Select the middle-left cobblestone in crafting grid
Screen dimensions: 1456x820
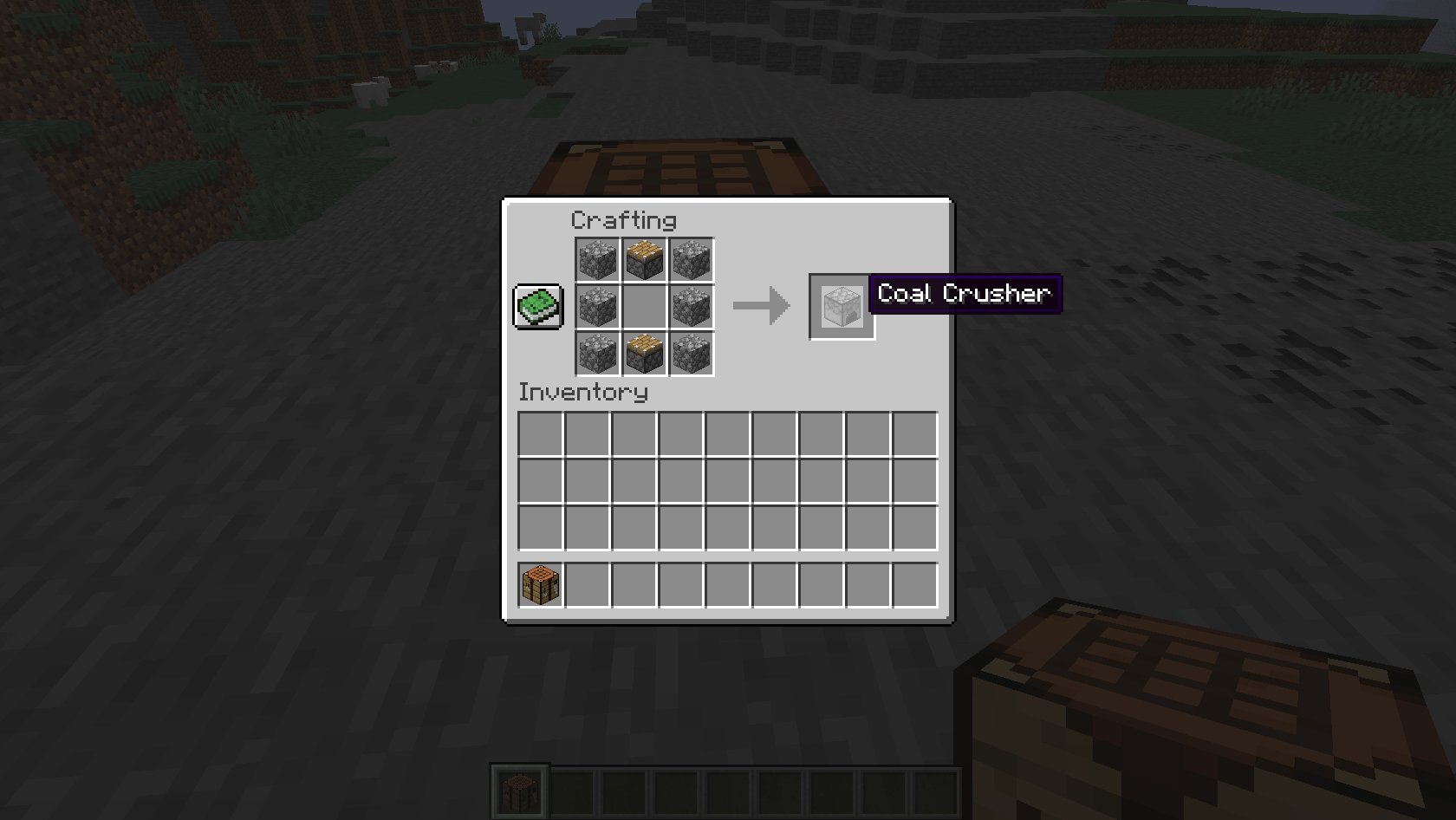coord(598,306)
